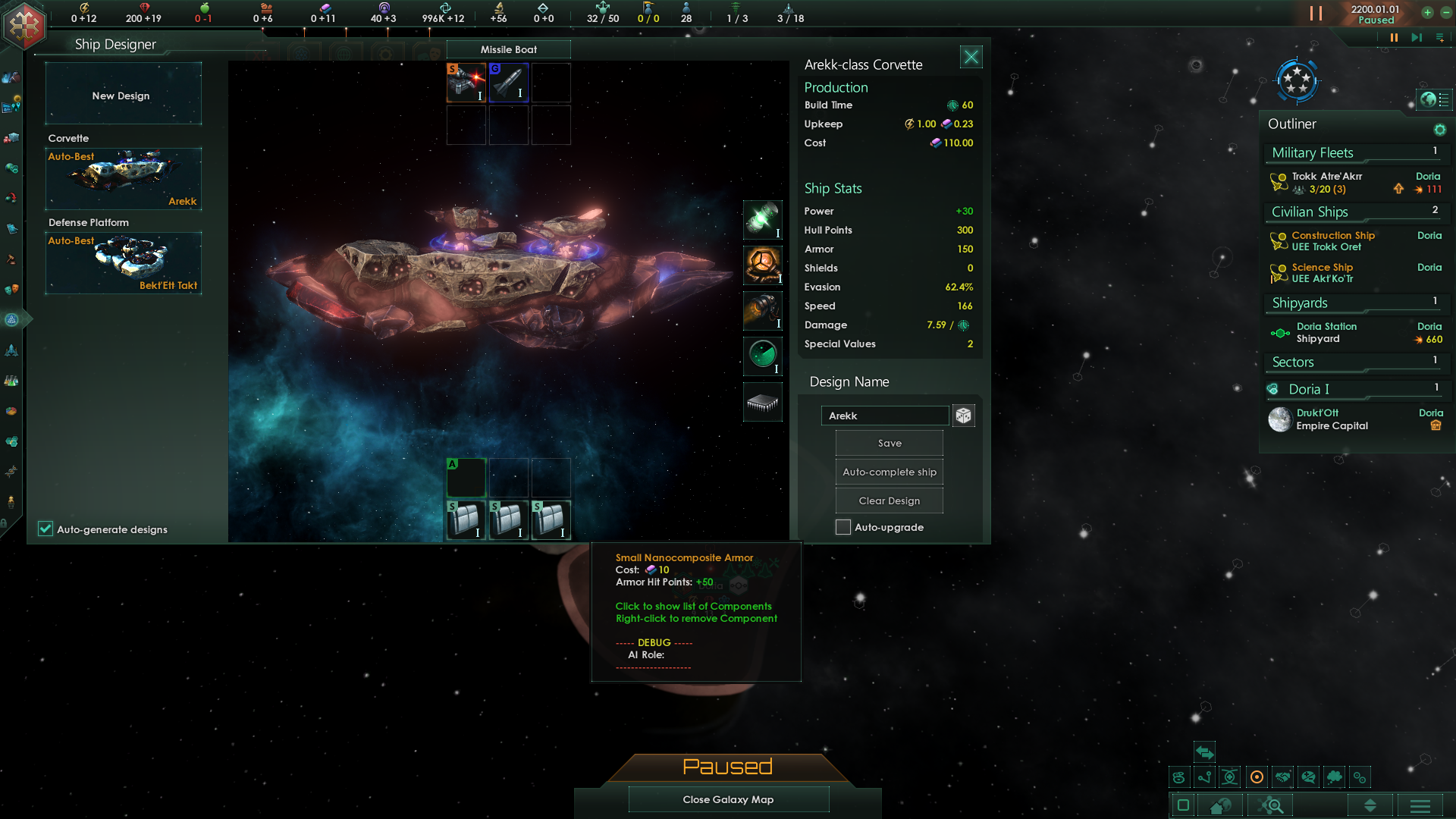Randomize design name with dice icon
This screenshot has height=819, width=1456.
963,416
